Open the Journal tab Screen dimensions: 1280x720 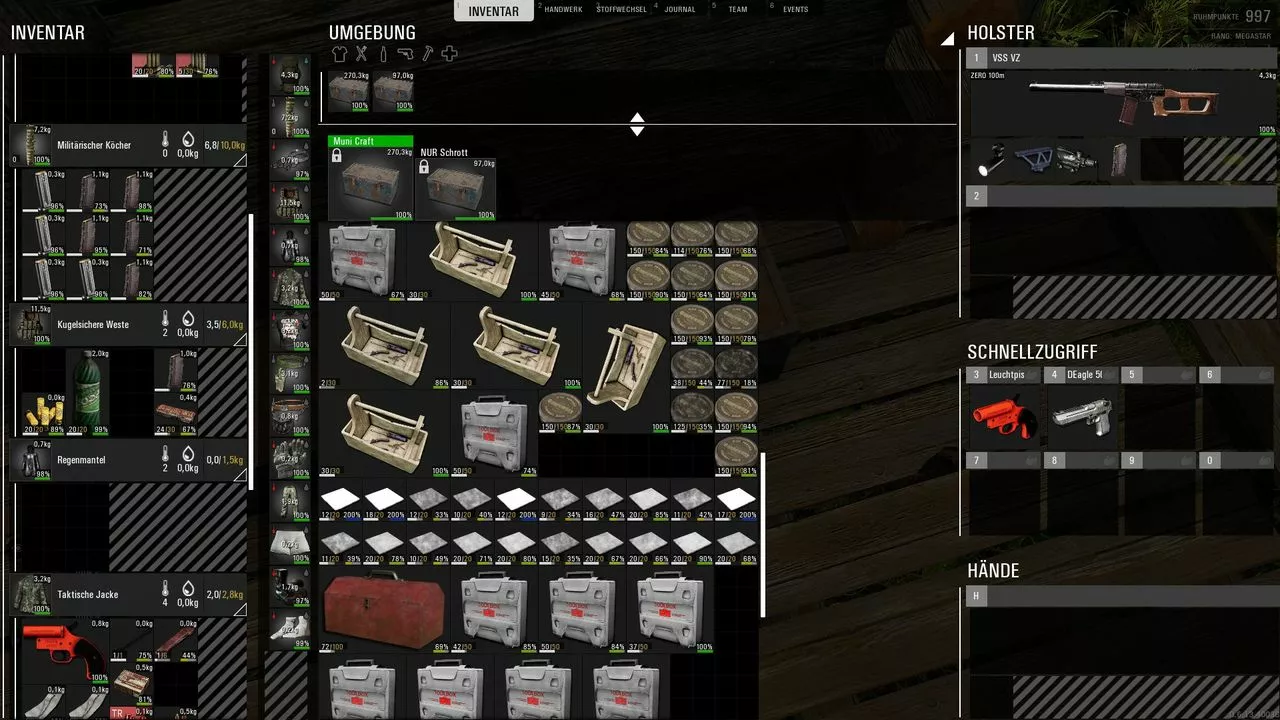click(x=680, y=10)
